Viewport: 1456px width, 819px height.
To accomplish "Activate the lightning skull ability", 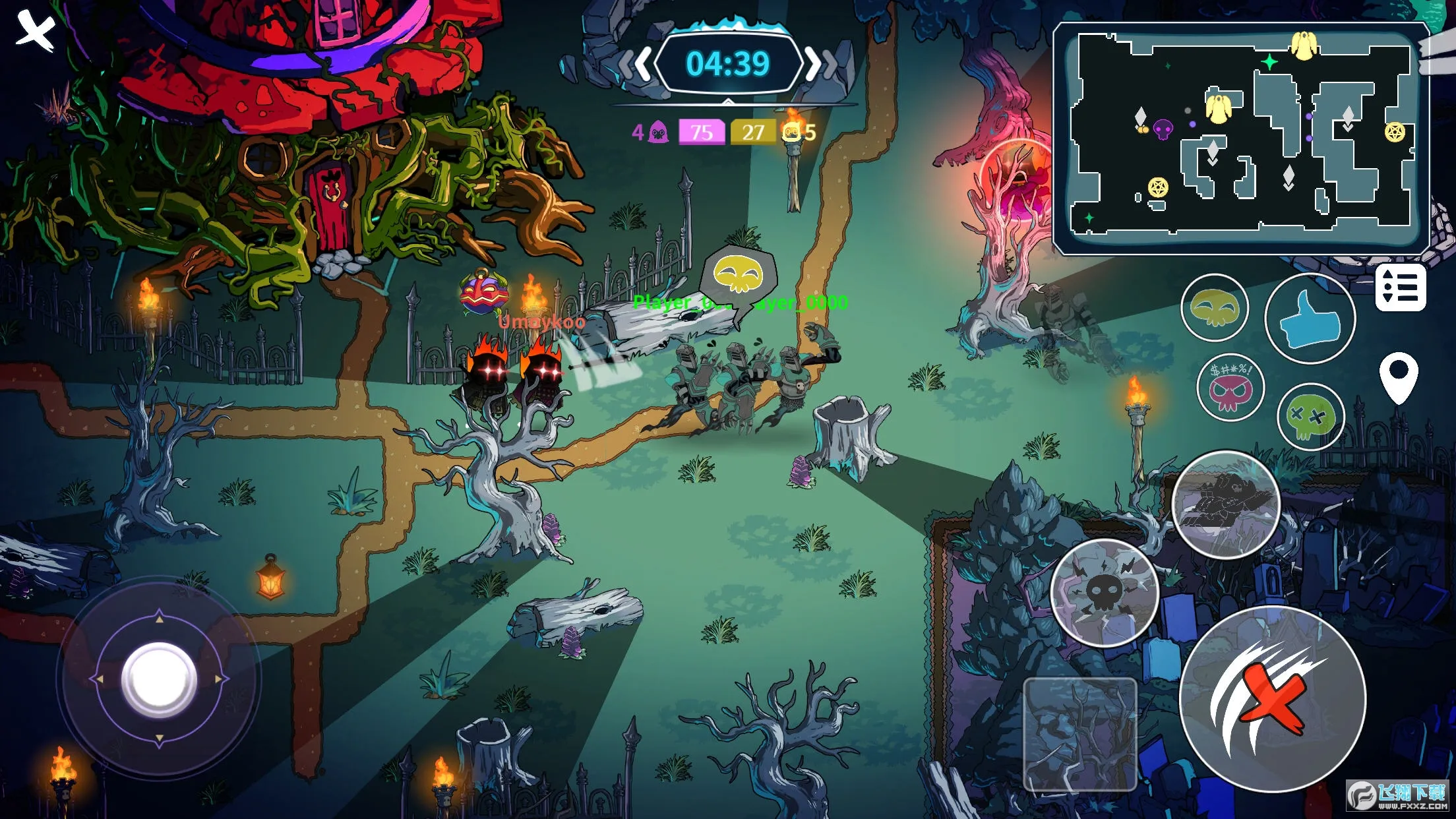I will point(1104,592).
